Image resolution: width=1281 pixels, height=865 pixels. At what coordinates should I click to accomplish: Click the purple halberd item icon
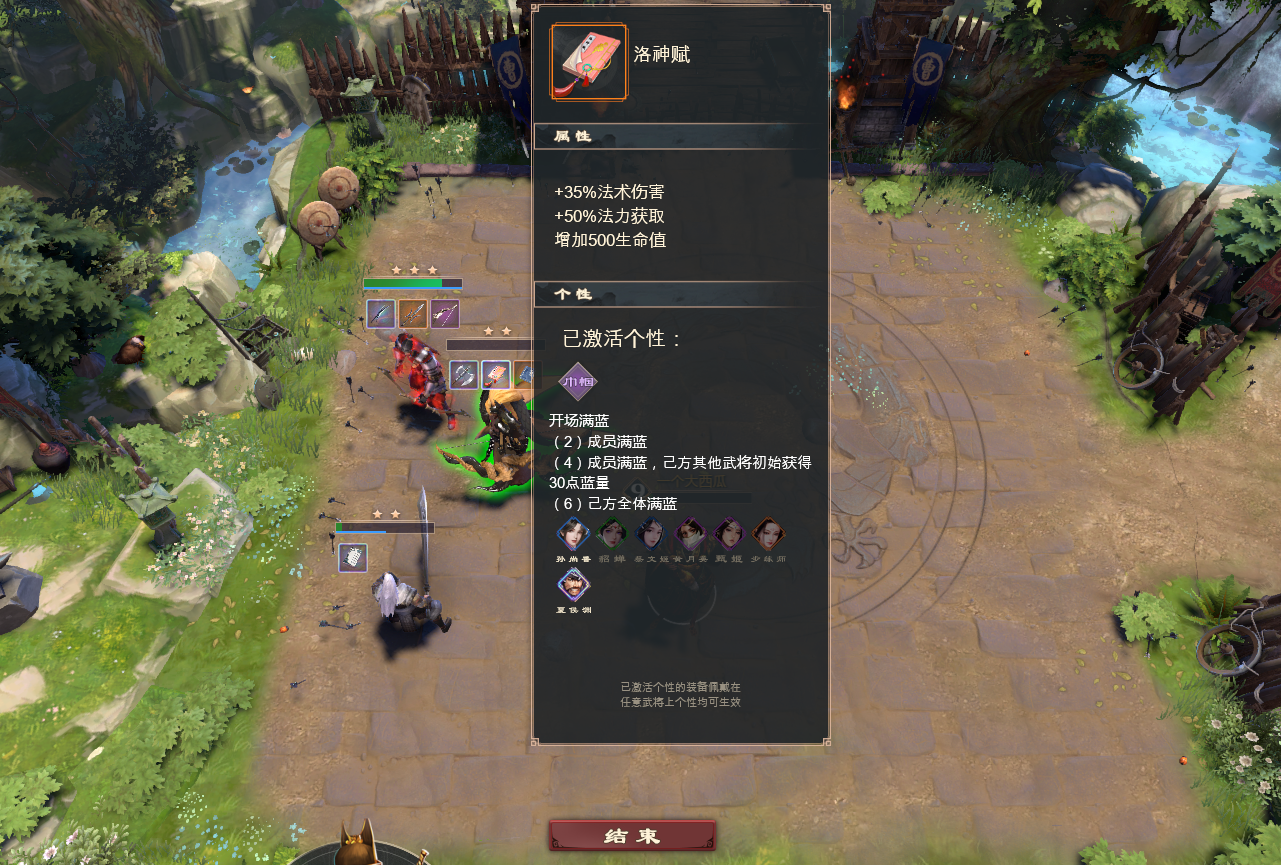tap(445, 314)
